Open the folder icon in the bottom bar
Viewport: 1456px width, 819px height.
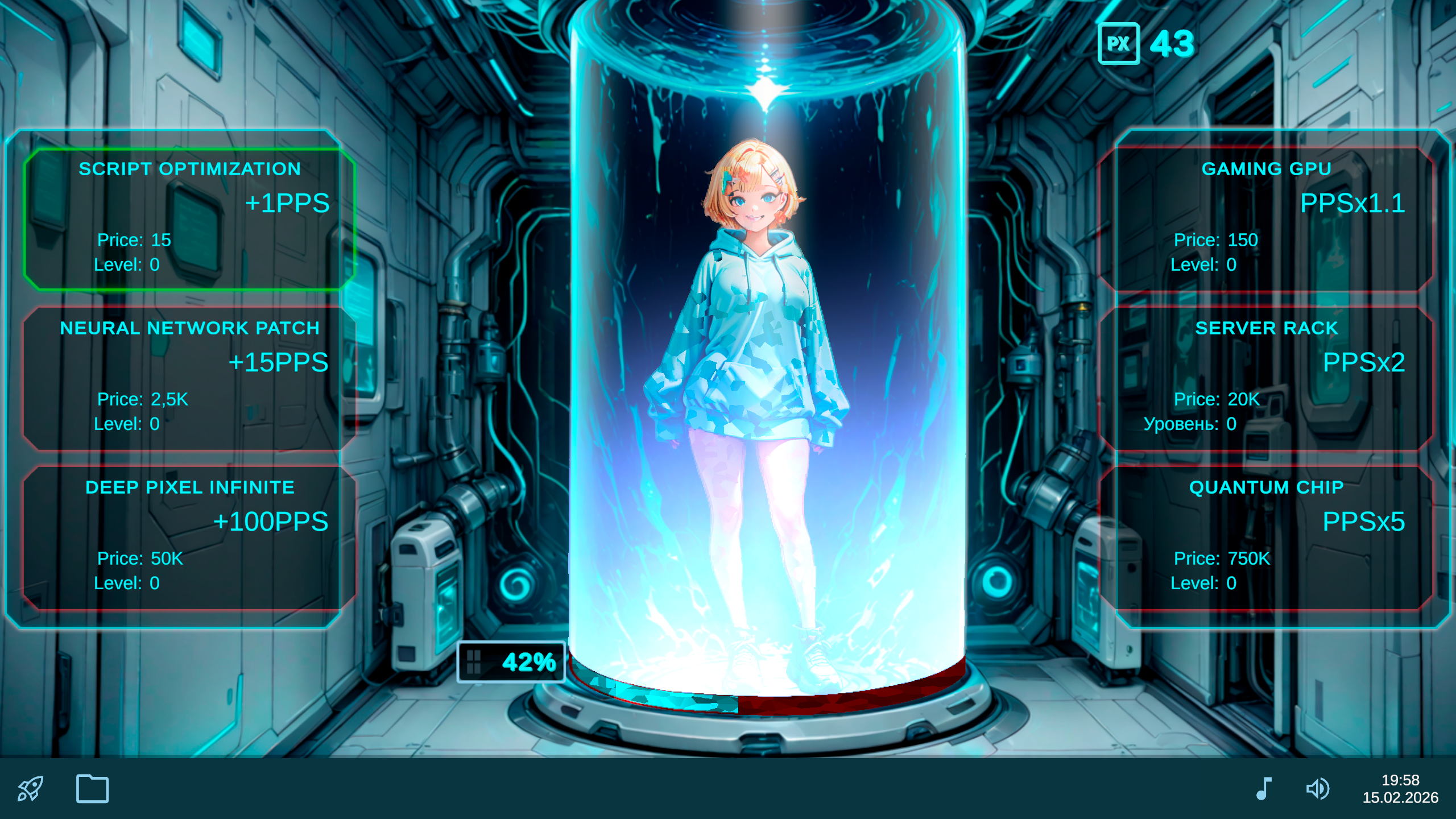(93, 789)
